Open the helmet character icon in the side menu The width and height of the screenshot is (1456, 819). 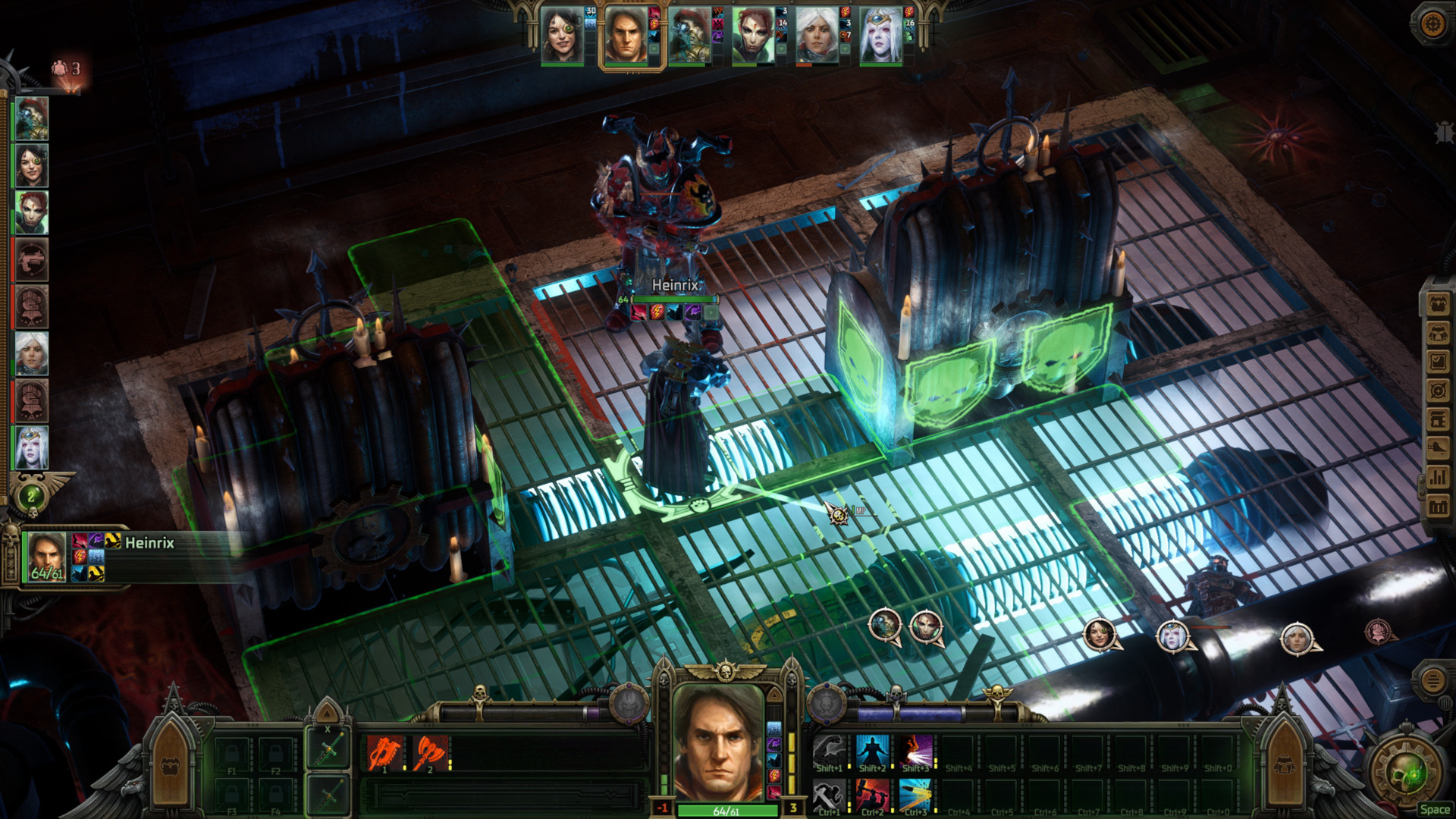point(1438,332)
